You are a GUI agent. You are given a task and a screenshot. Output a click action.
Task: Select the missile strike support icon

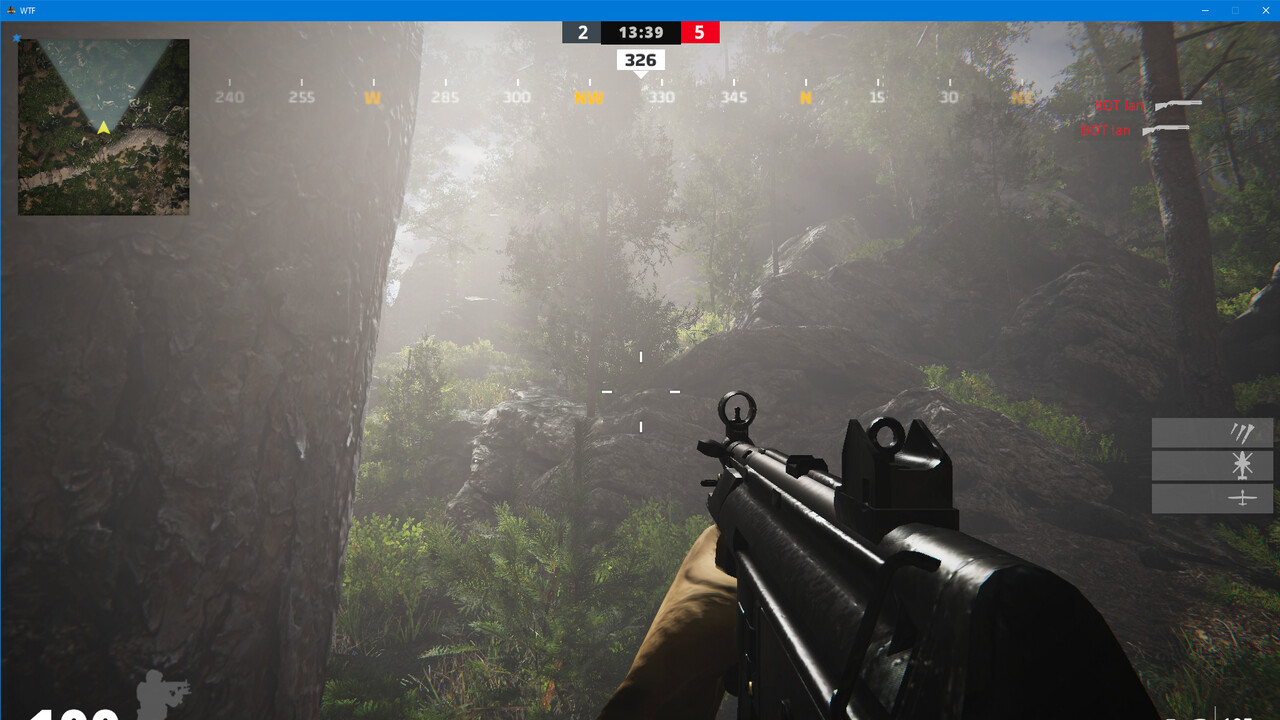click(1241, 433)
